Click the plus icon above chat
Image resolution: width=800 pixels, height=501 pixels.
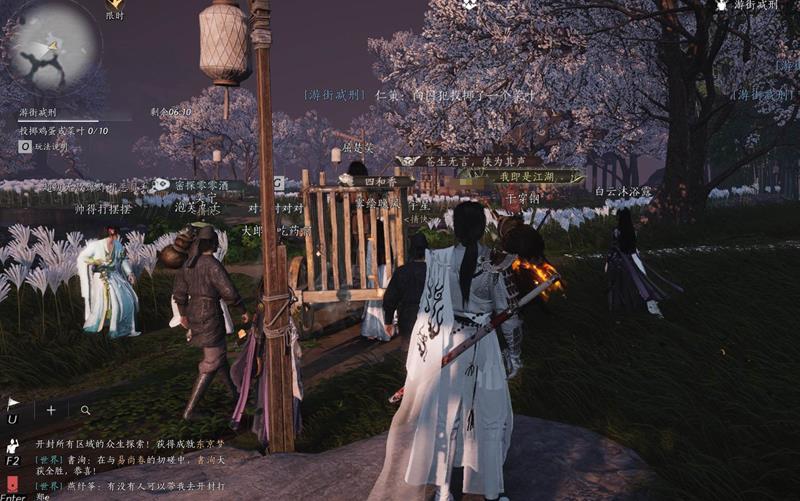pyautogui.click(x=51, y=410)
